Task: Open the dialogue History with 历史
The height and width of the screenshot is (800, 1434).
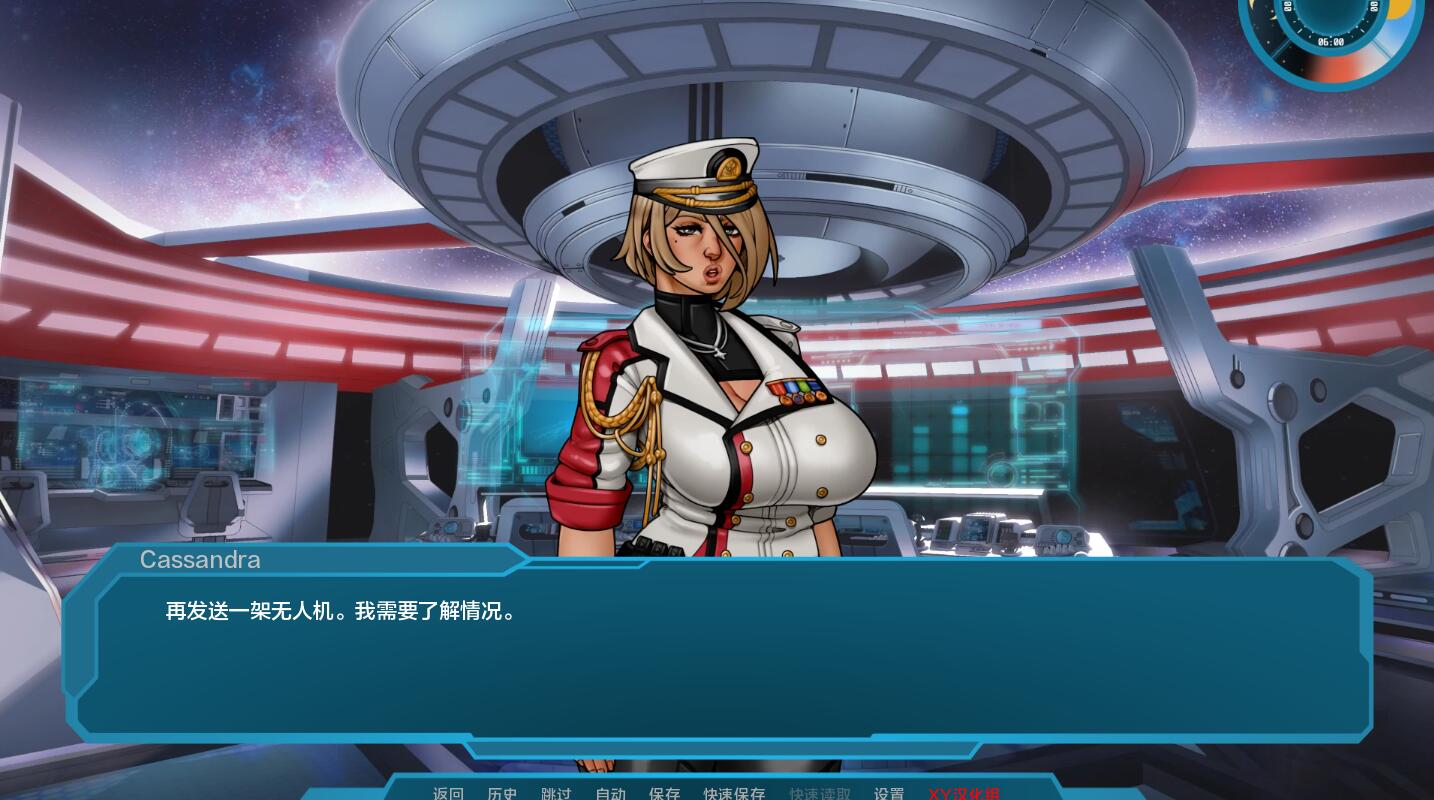Action: pos(502,793)
